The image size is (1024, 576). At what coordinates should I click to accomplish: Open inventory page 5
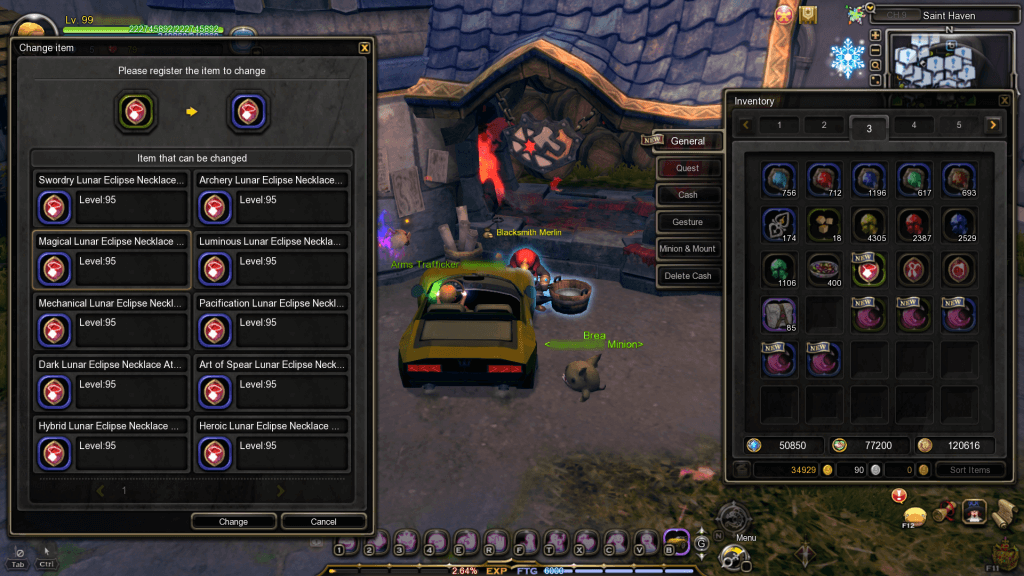(958, 125)
